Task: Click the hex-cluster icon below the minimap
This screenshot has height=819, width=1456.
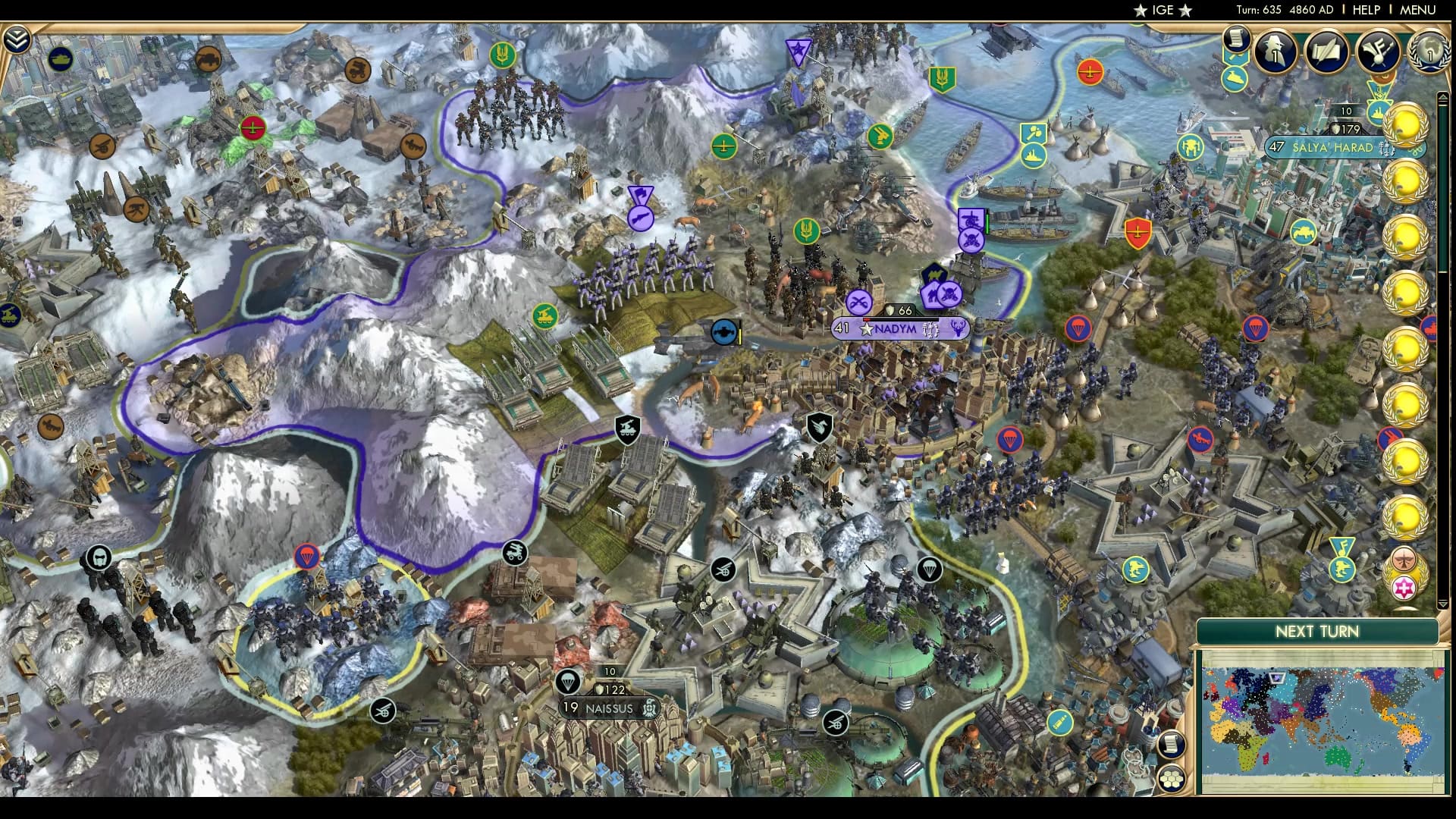Action: coord(1172,777)
